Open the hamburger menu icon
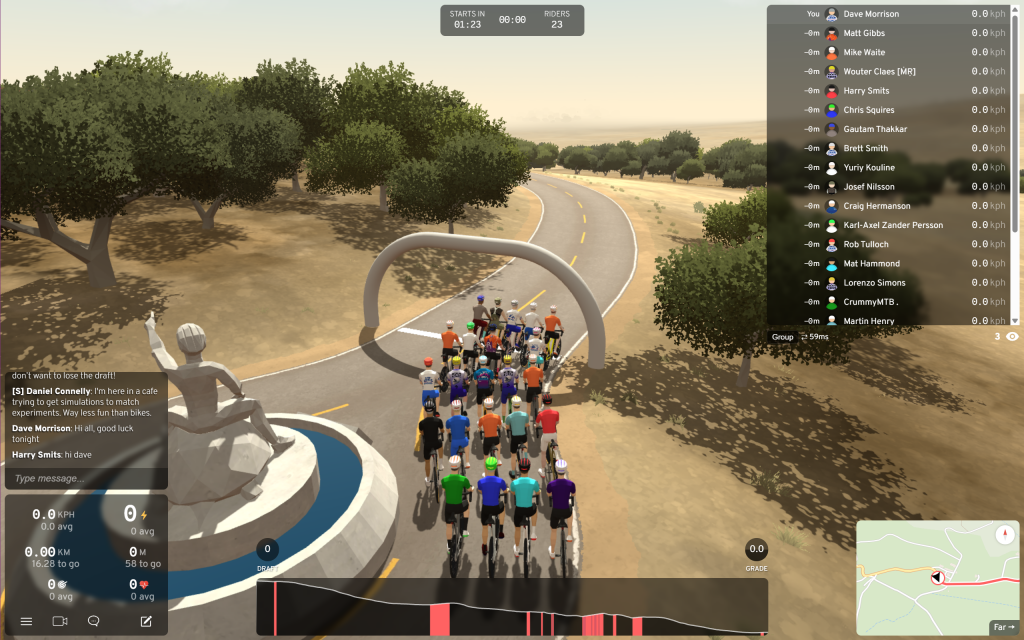Viewport: 1024px width, 640px height. pyautogui.click(x=27, y=621)
